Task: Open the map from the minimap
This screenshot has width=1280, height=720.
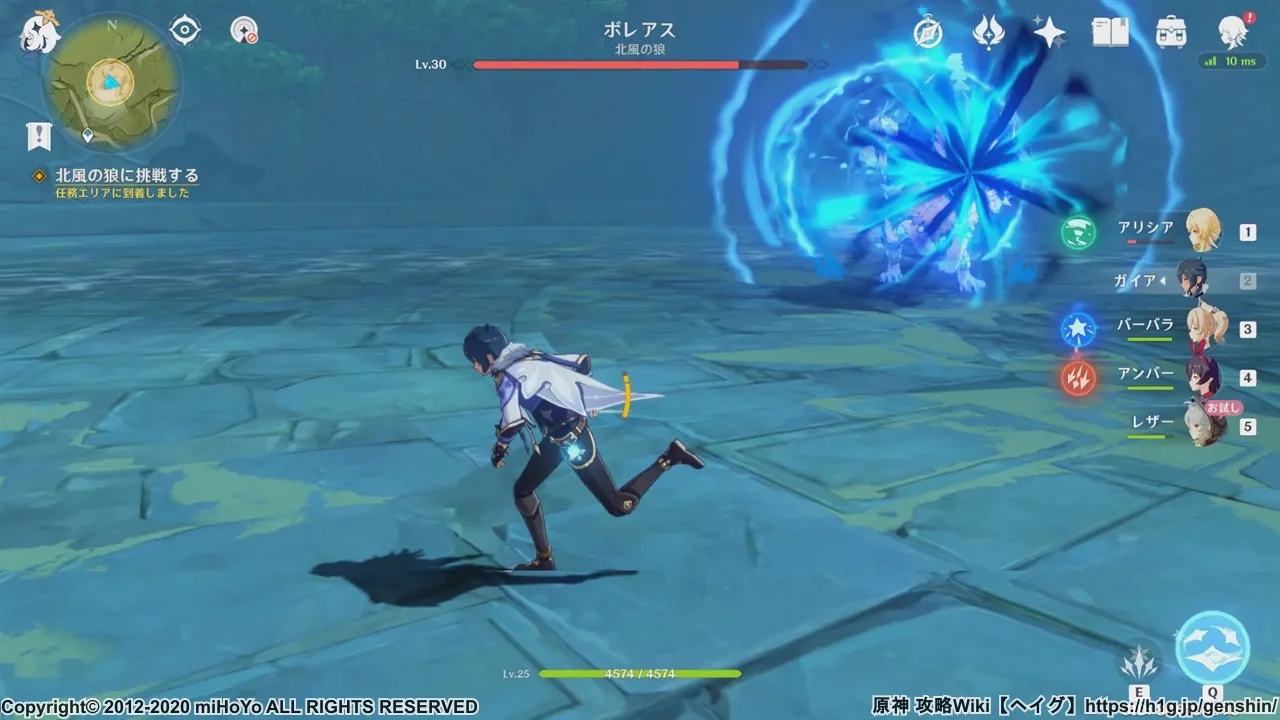Action: tap(109, 82)
